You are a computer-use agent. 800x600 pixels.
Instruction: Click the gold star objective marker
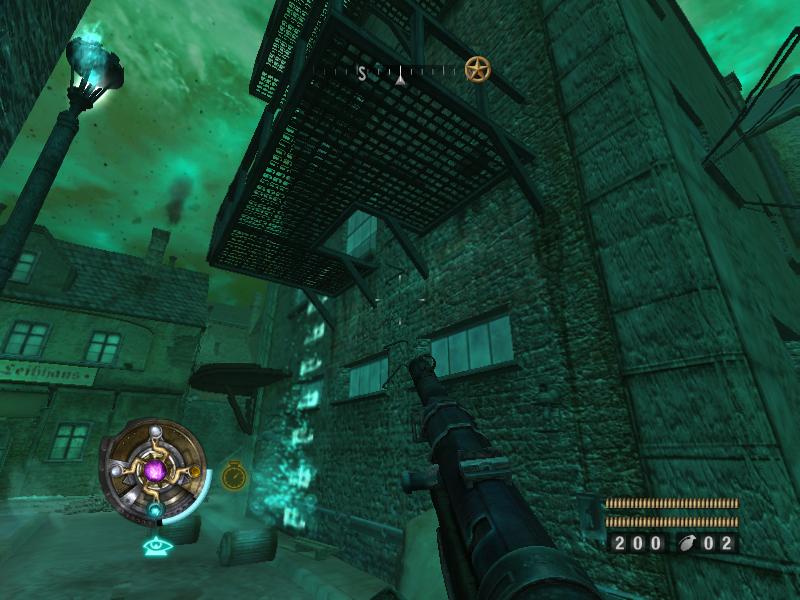pos(478,69)
